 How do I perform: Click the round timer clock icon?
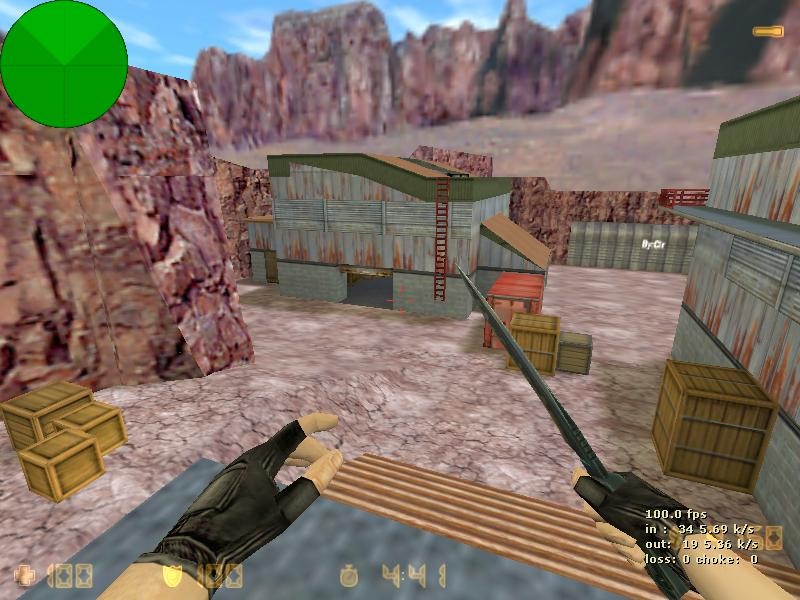pos(349,575)
